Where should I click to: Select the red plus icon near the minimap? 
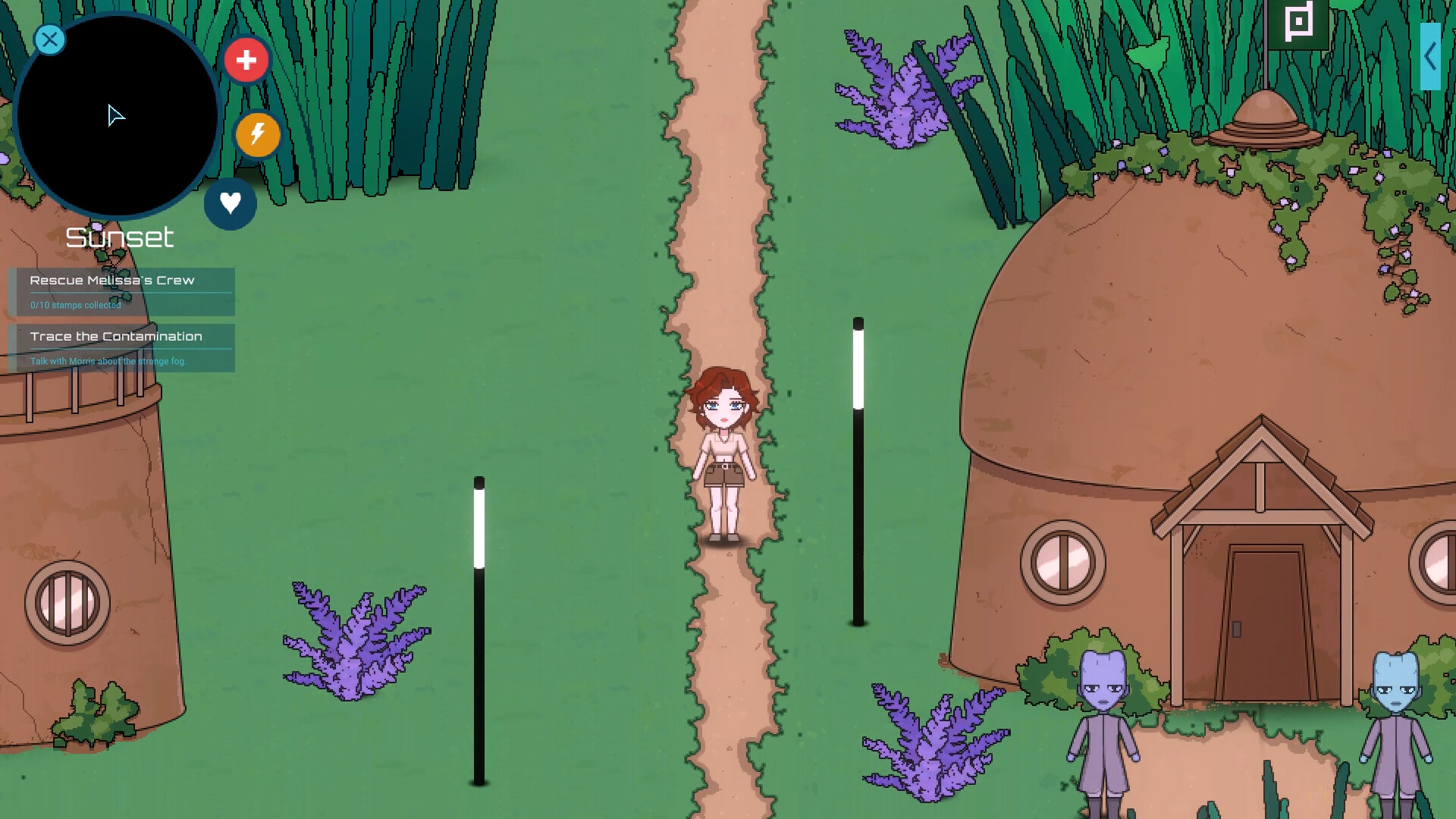(247, 60)
